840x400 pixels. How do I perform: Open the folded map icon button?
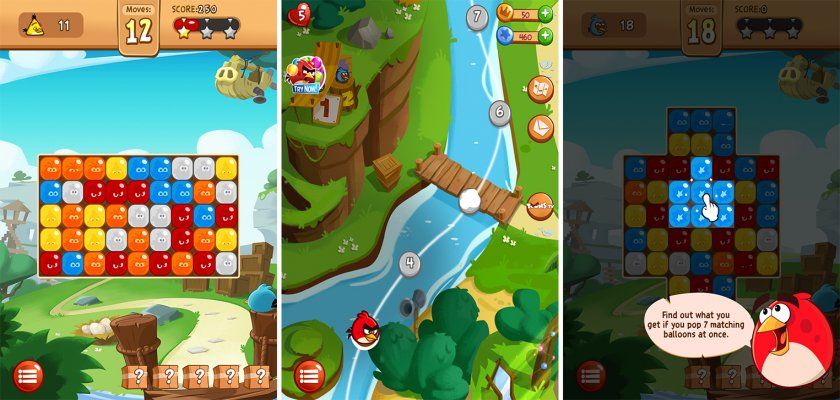[x=540, y=89]
